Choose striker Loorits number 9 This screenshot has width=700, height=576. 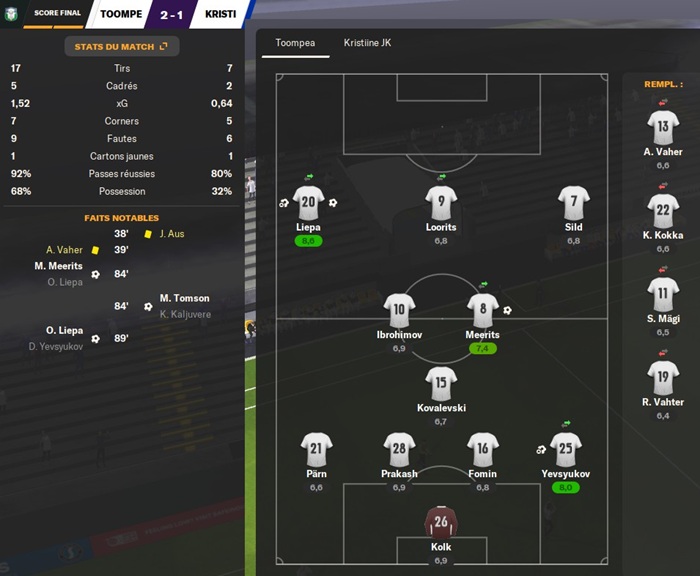coord(441,202)
